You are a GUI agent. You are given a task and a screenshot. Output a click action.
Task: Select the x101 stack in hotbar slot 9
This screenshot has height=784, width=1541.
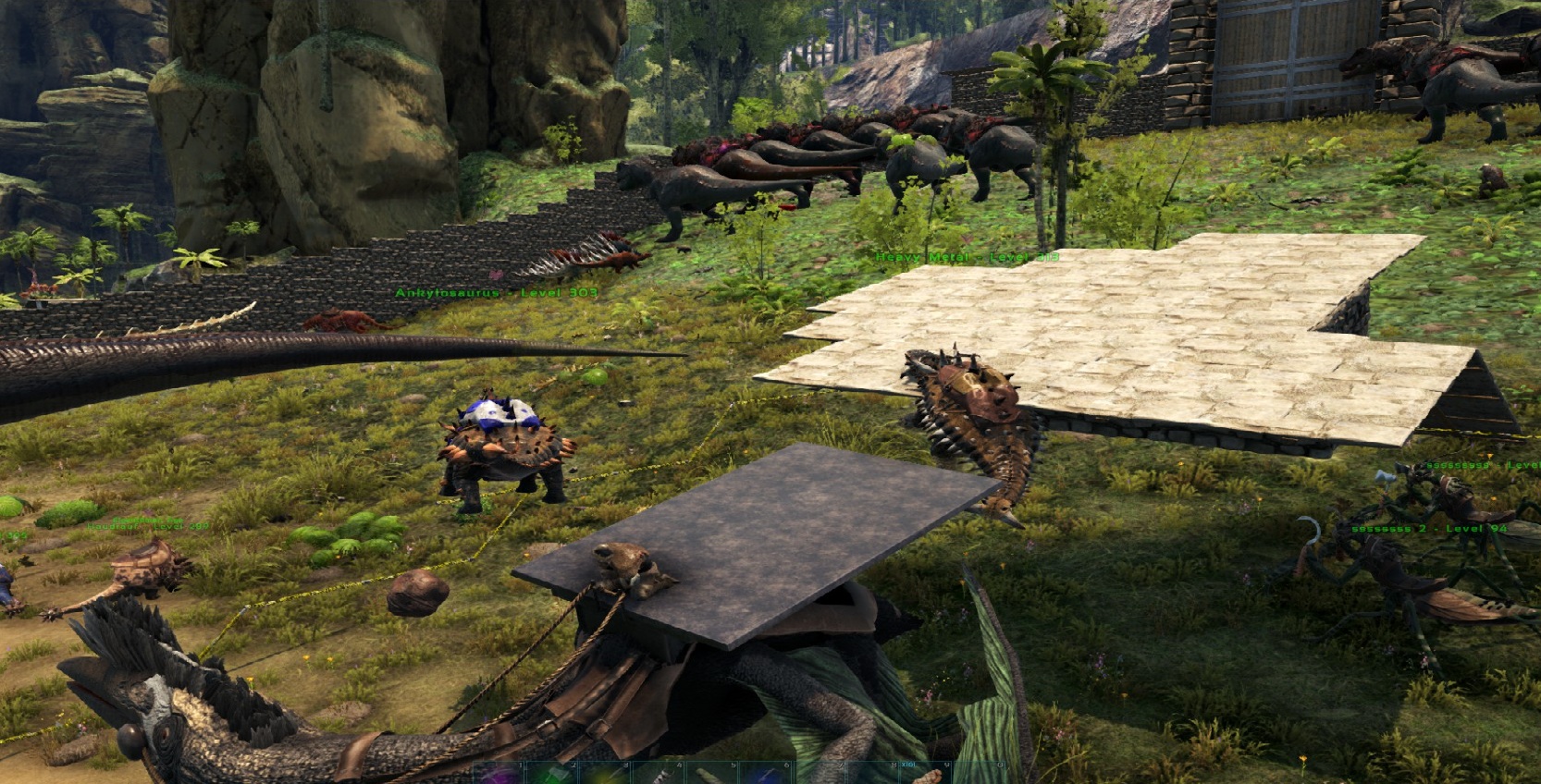click(926, 775)
